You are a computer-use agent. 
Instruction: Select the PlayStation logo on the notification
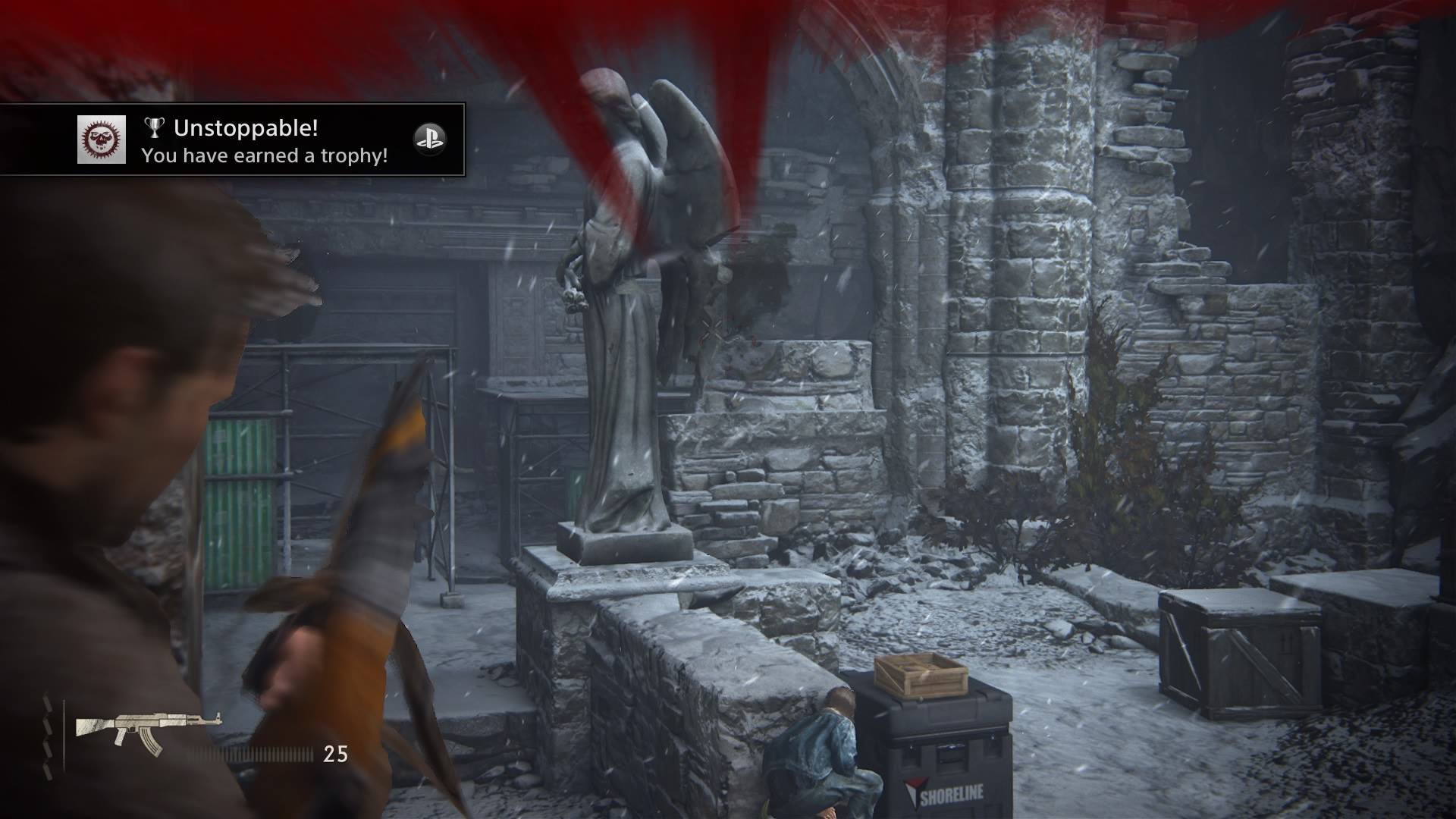click(x=430, y=140)
